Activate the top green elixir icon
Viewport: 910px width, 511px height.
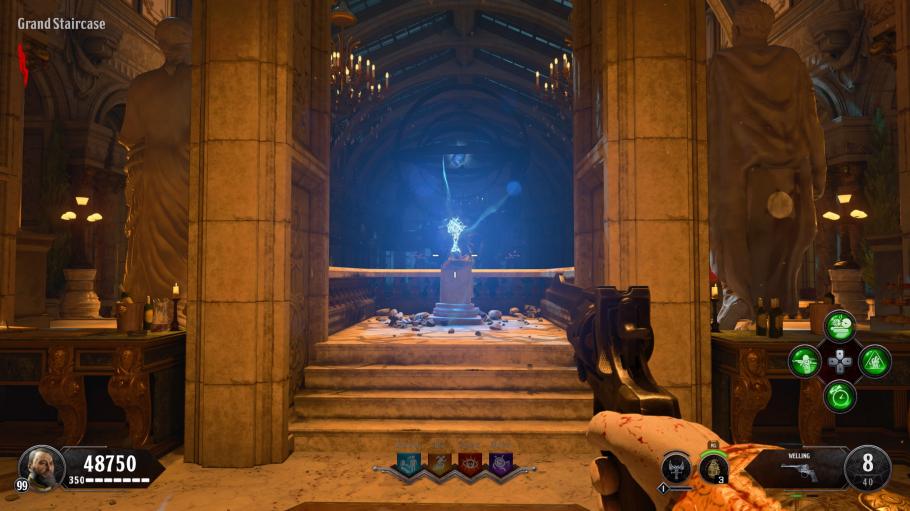pos(839,326)
